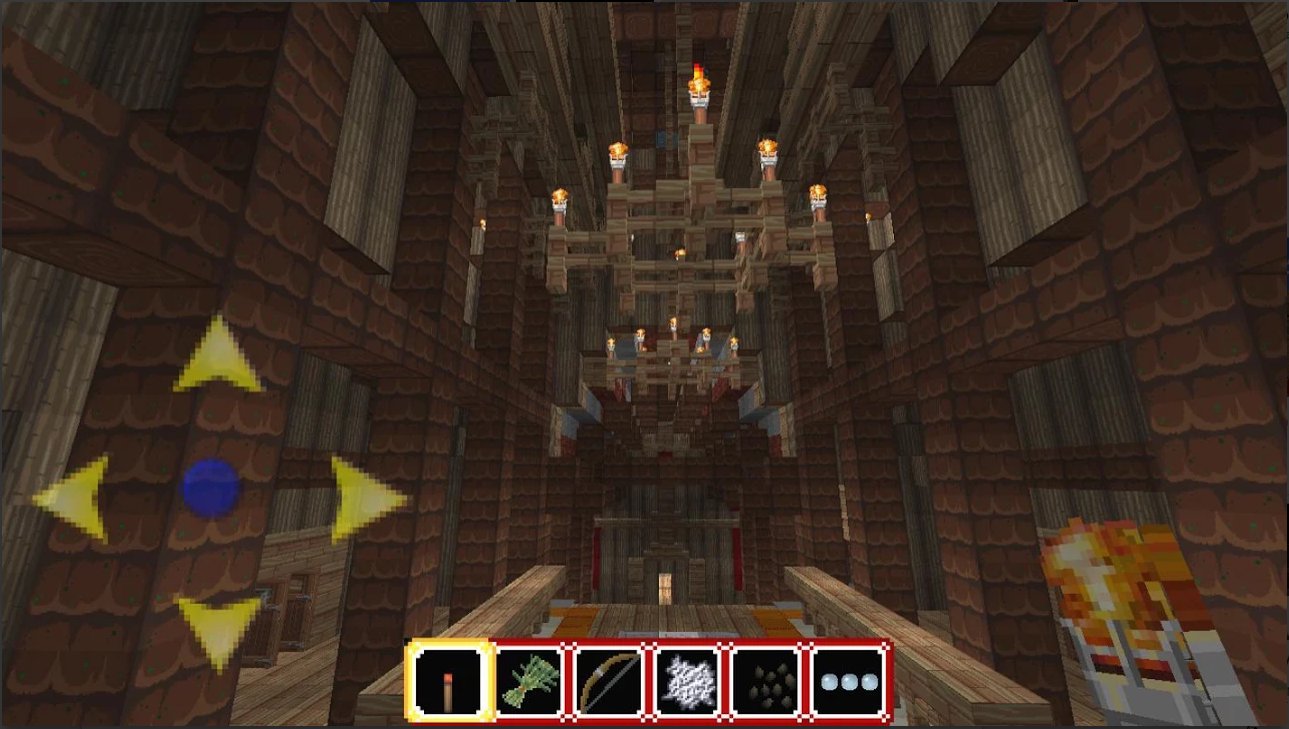
Task: Tap a torch on the left chandelier arm
Action: 560,196
